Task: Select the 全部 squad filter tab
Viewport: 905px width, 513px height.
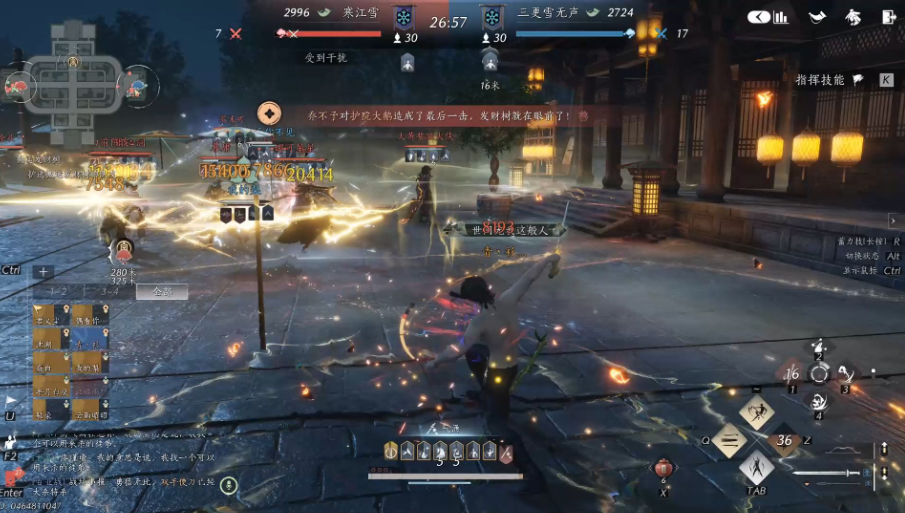Action: pos(161,292)
